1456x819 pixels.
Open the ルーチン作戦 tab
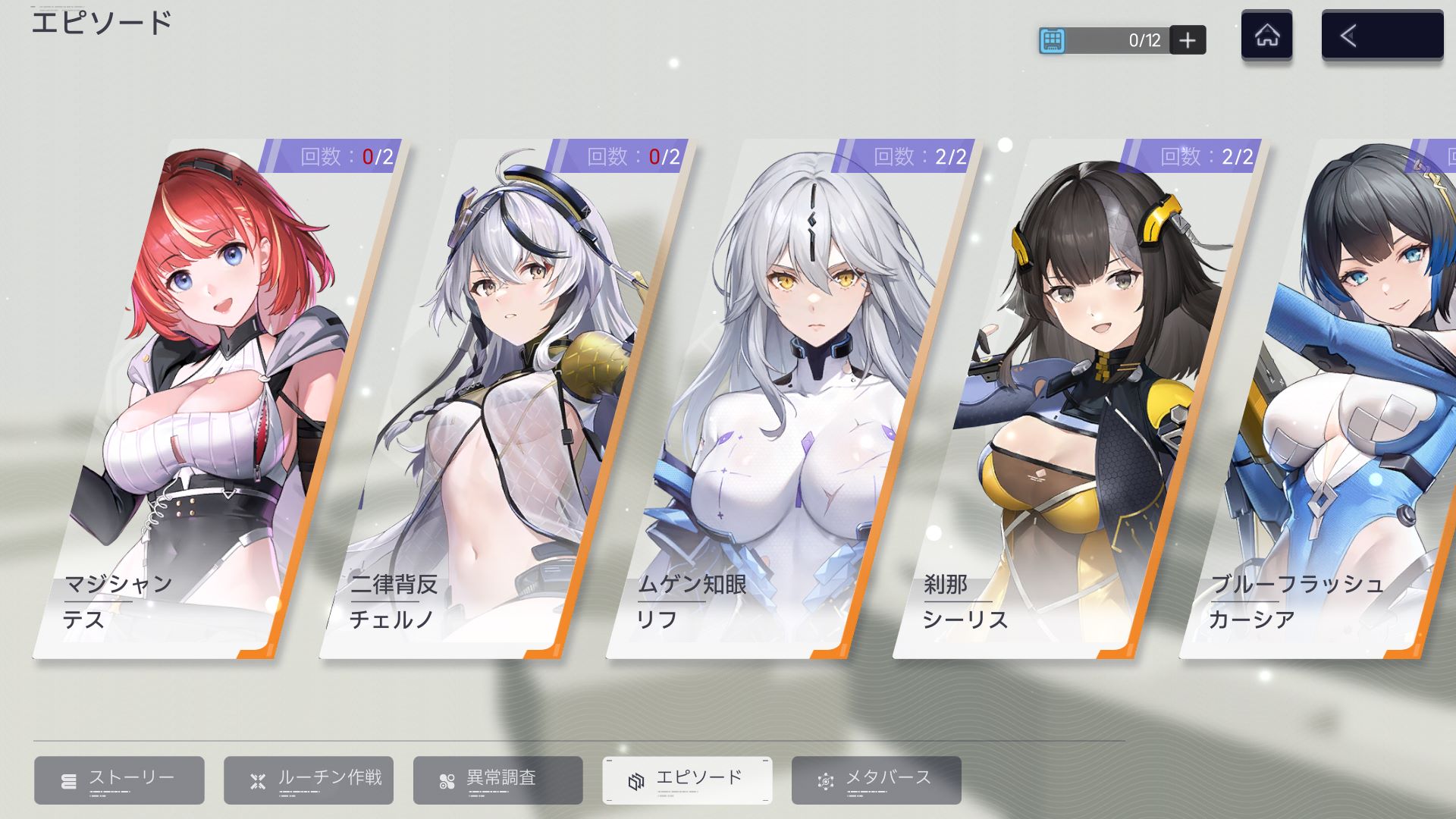coord(309,780)
